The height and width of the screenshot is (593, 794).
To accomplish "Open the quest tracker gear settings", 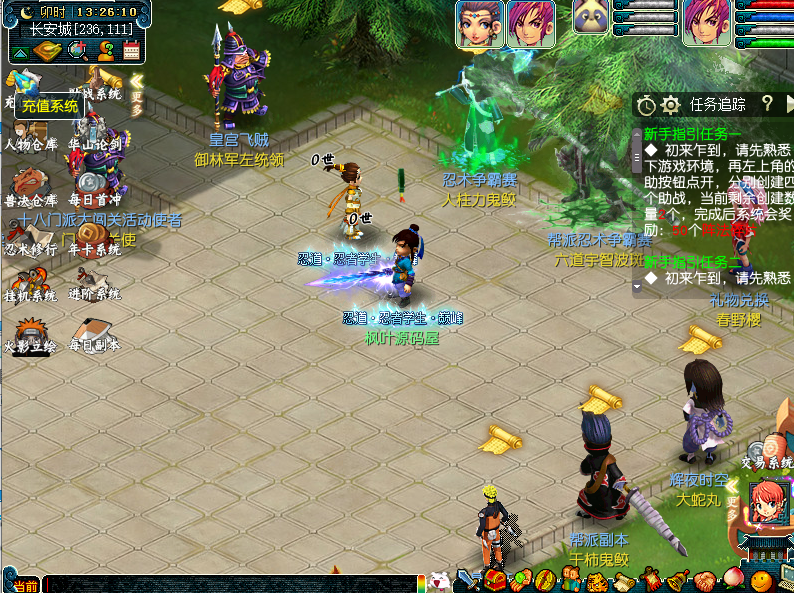I will pos(671,104).
